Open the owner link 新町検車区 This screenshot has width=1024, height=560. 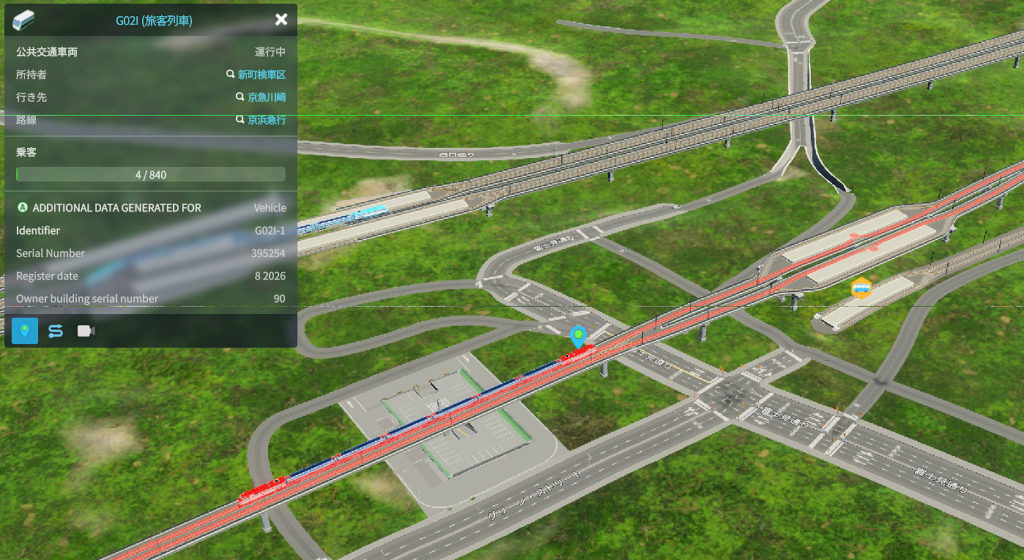pos(261,75)
